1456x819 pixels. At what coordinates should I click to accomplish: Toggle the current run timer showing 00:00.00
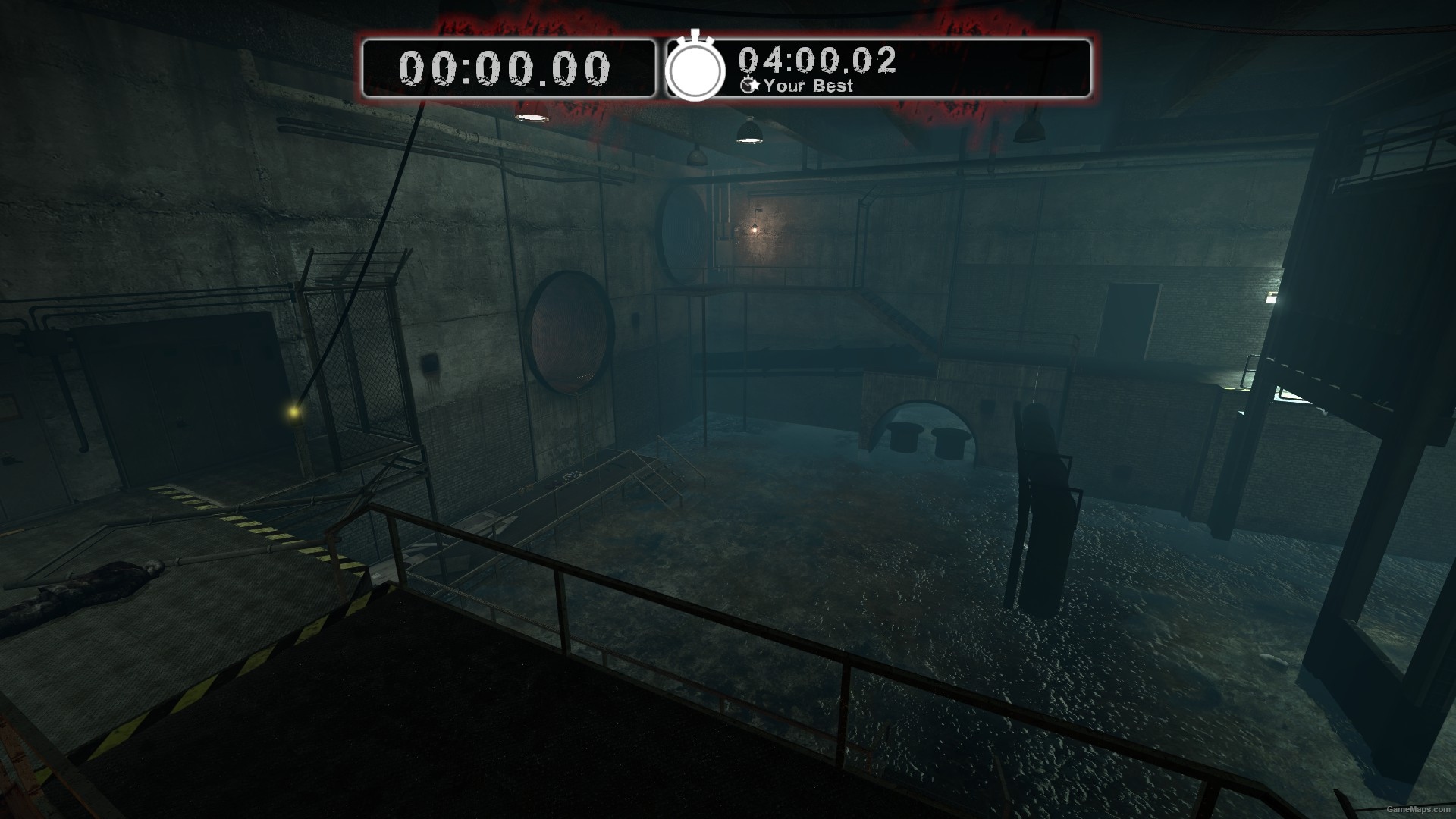click(504, 68)
